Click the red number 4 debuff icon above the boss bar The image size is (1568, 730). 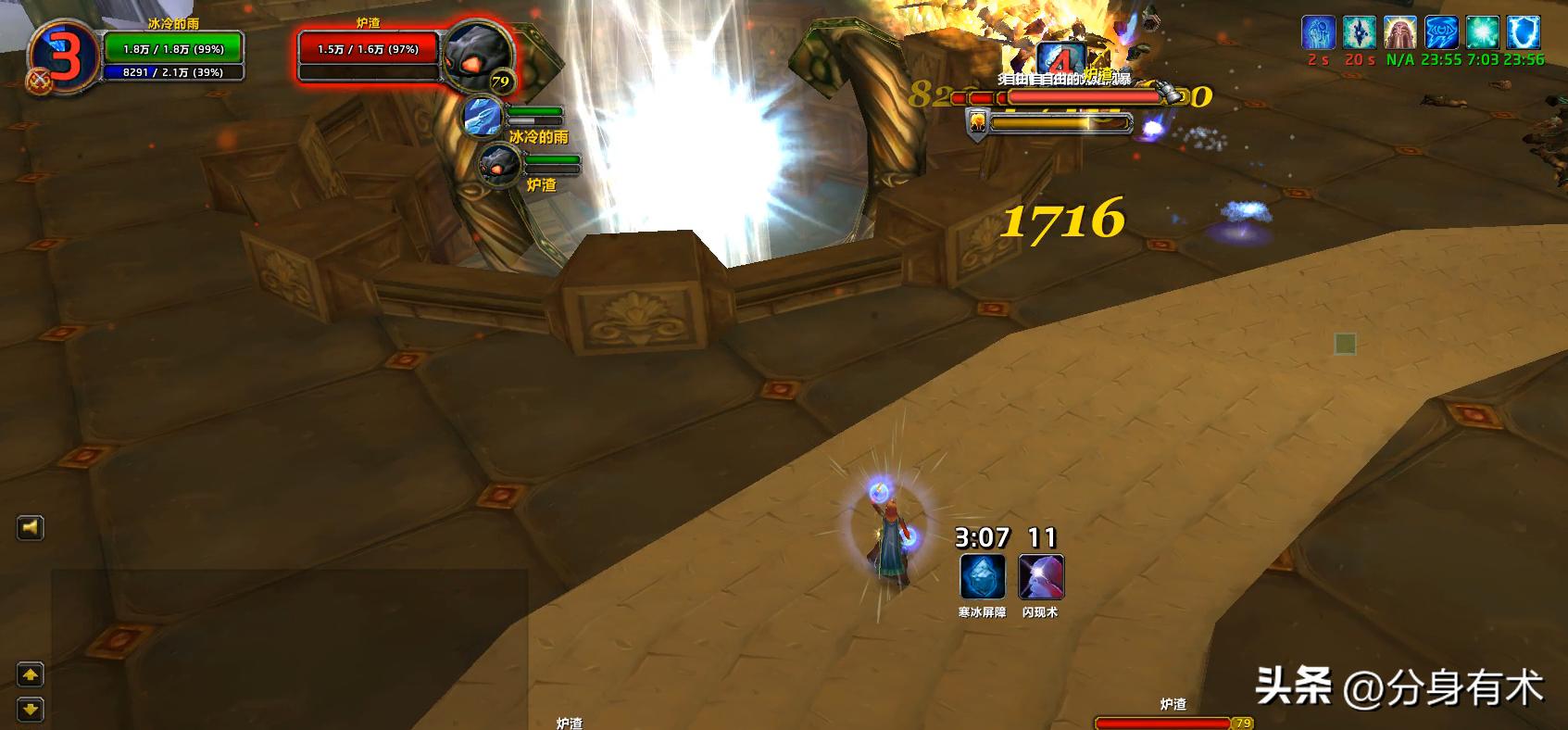pos(1060,58)
